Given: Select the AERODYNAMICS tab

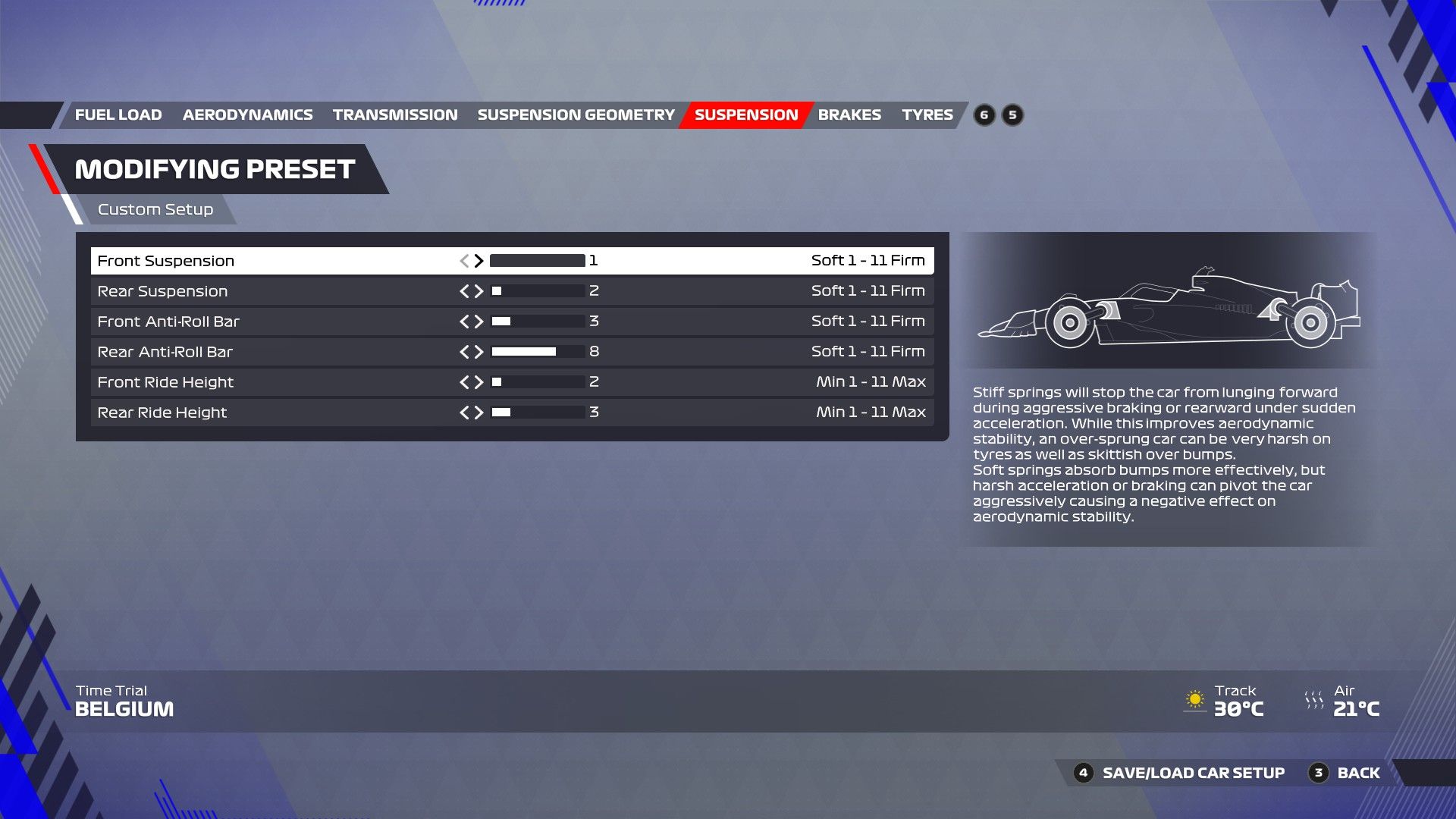Looking at the screenshot, I should pyautogui.click(x=247, y=115).
